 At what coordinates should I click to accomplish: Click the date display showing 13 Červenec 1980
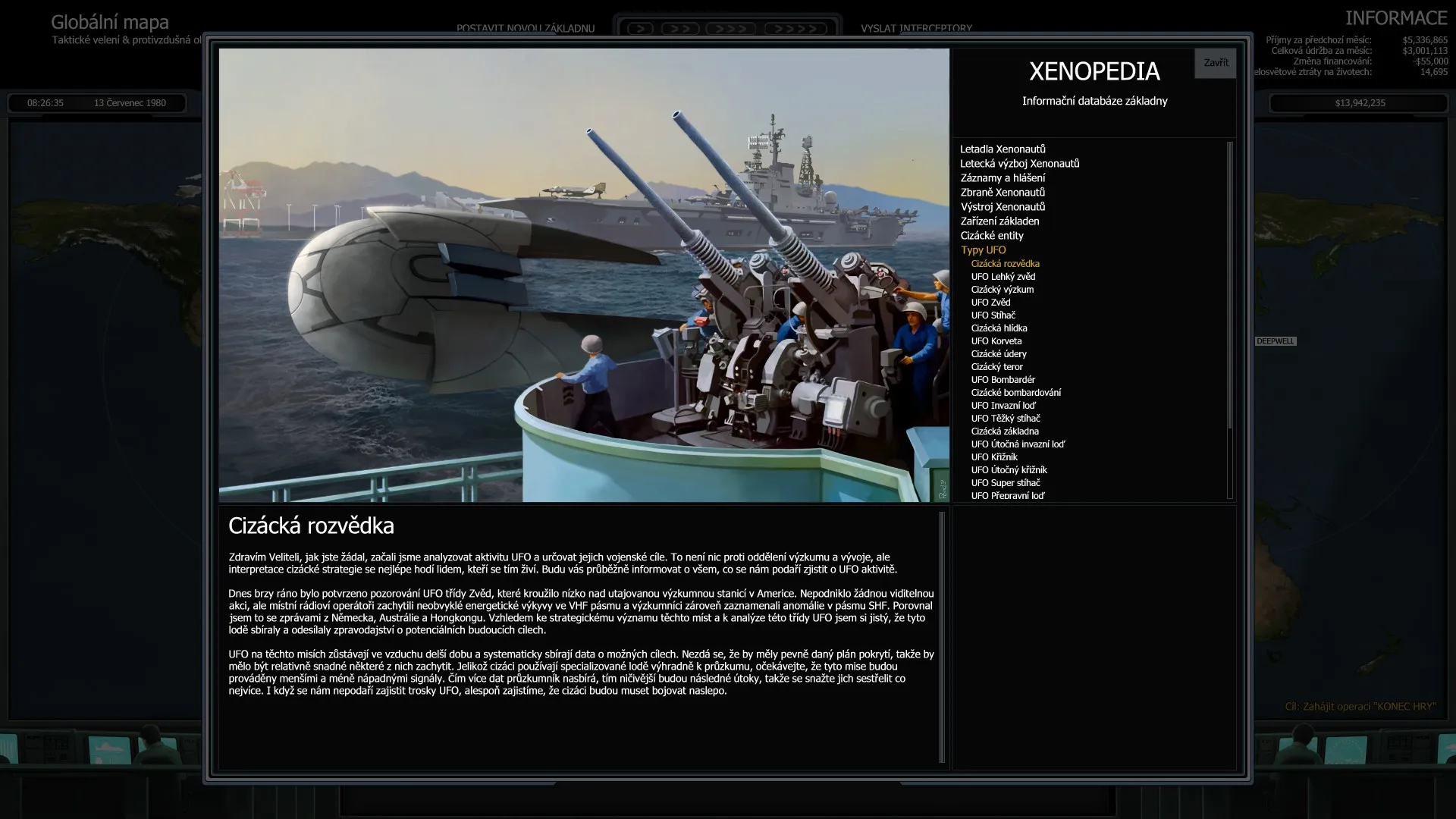click(129, 102)
